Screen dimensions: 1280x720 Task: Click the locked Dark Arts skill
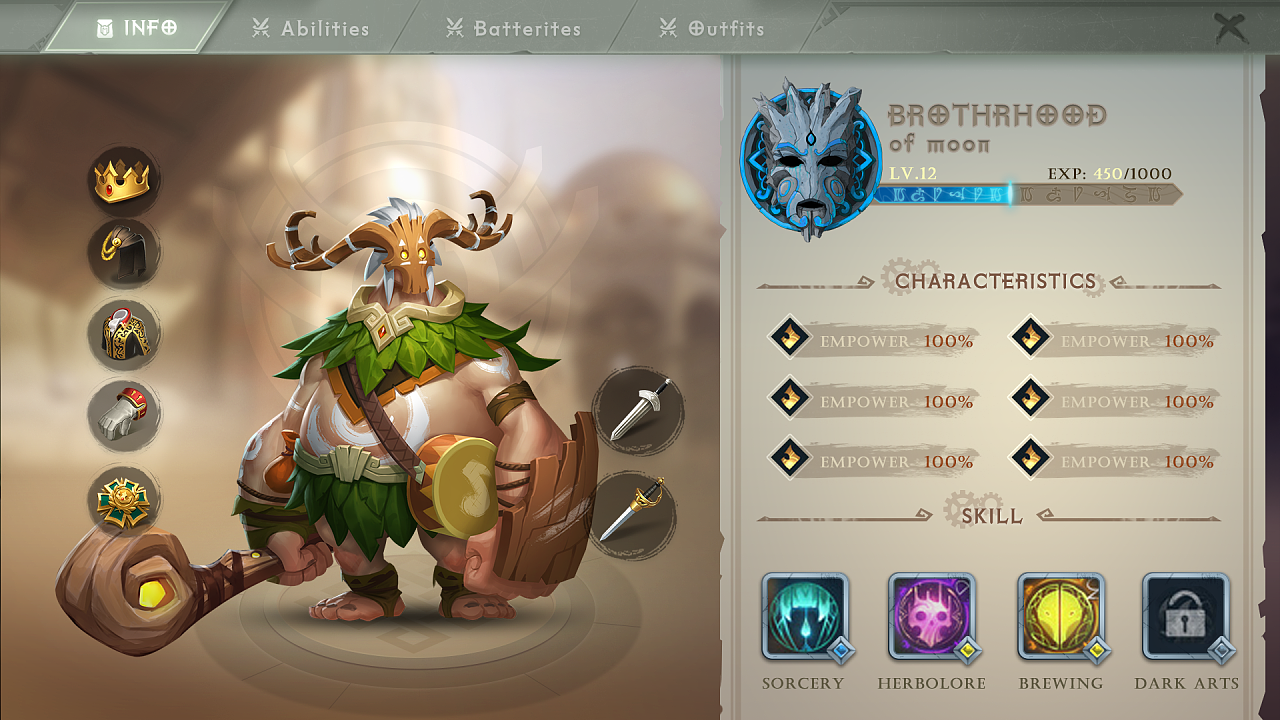point(1186,617)
